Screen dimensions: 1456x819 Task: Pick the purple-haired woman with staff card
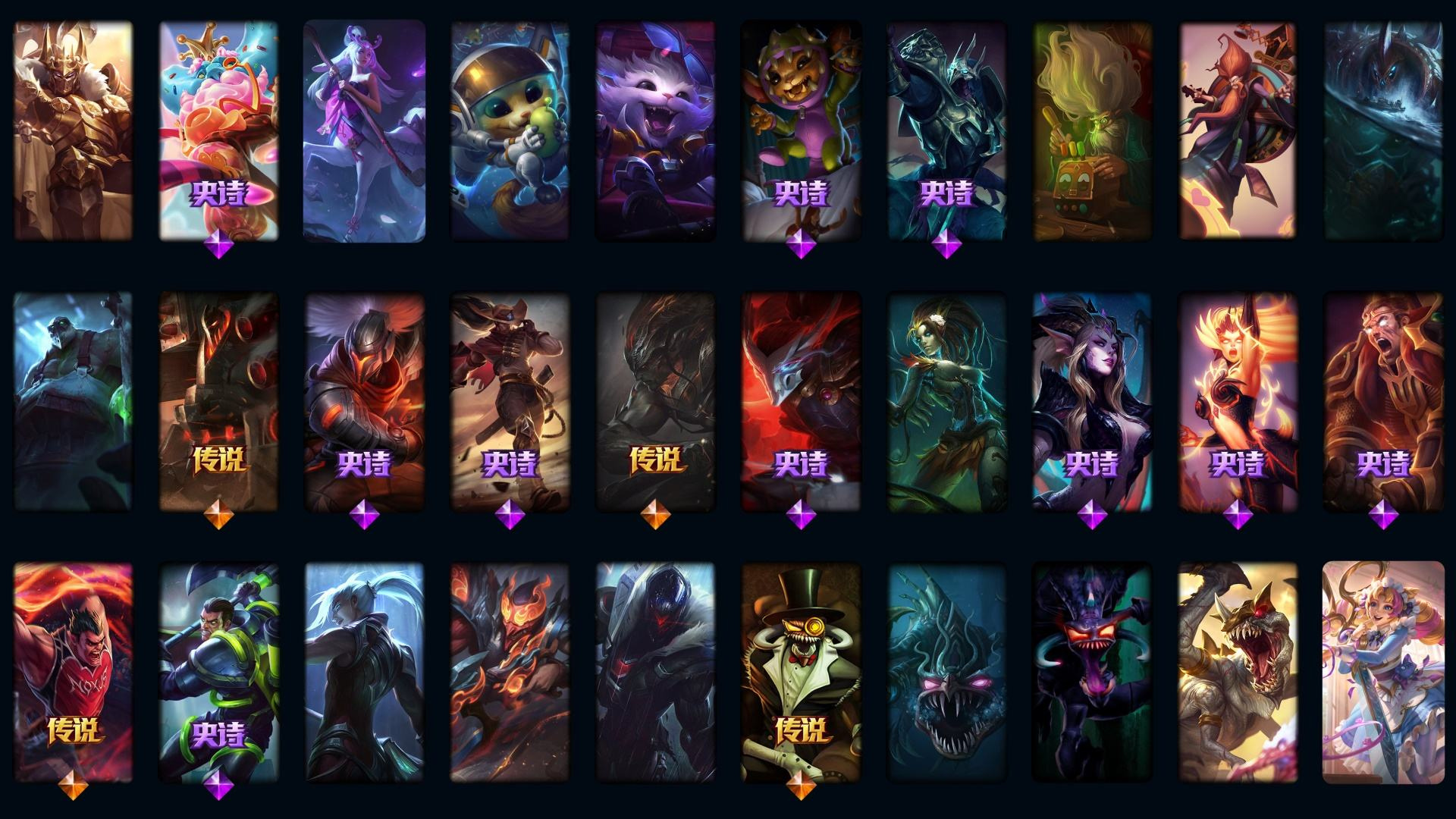point(364,130)
